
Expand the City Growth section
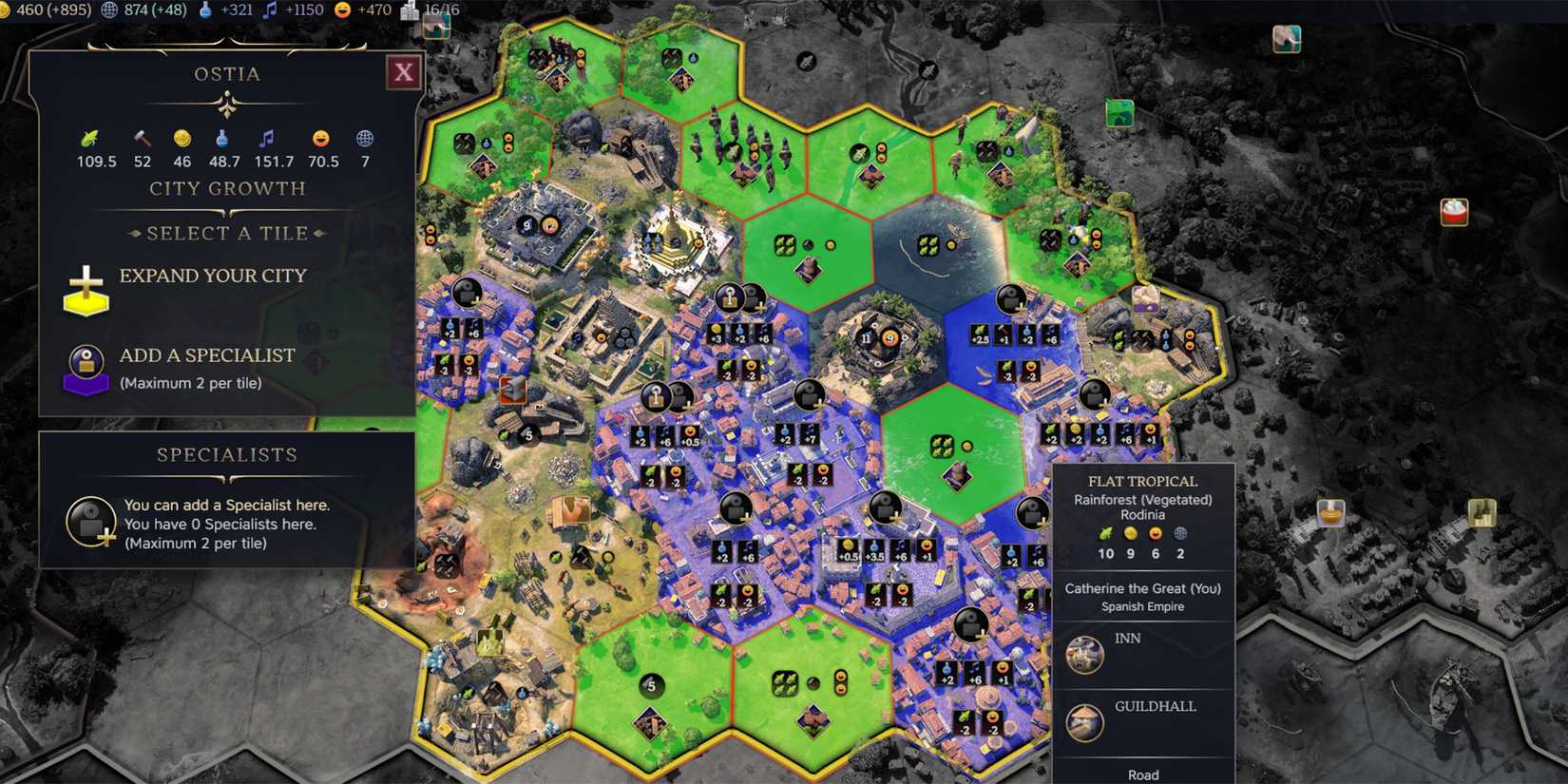pyautogui.click(x=227, y=188)
